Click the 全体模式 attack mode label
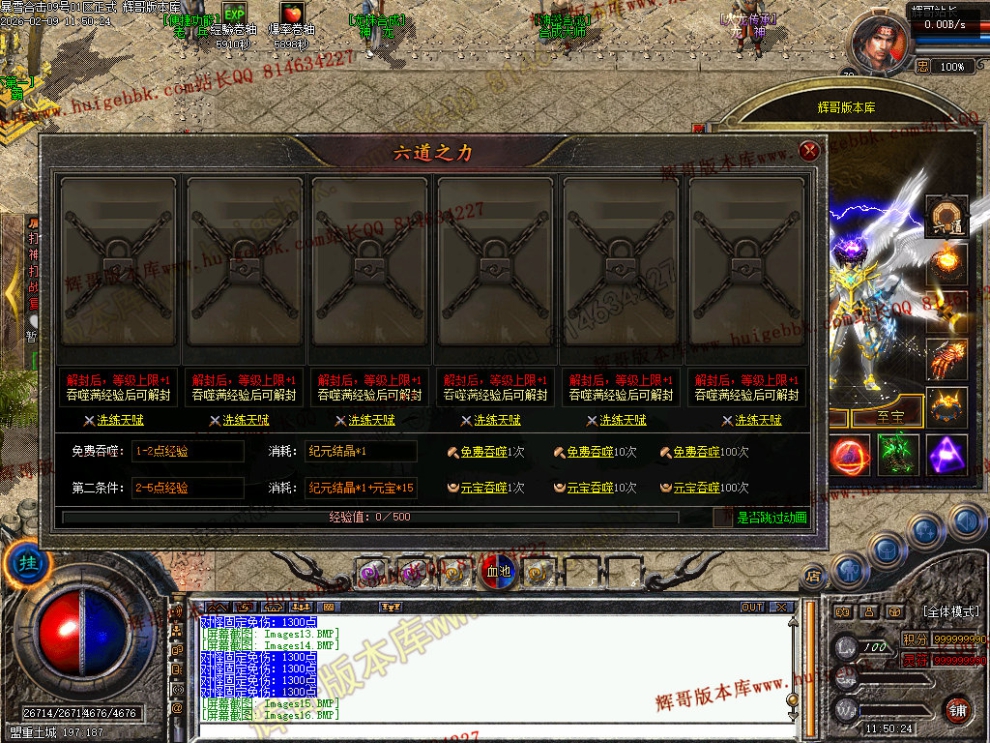The width and height of the screenshot is (990, 743). tap(949, 611)
